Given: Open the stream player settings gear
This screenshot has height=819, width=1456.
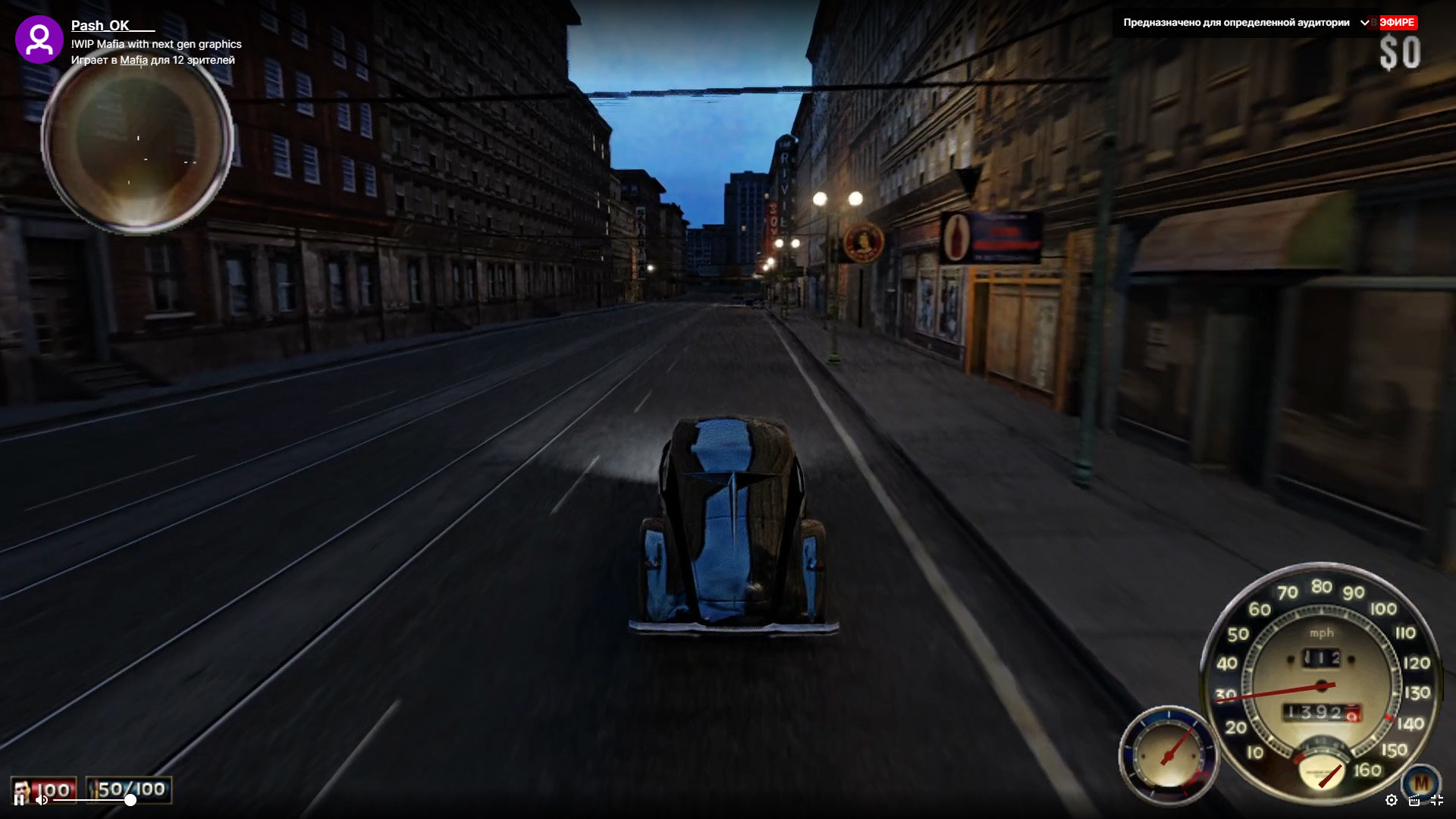Looking at the screenshot, I should (x=1391, y=800).
